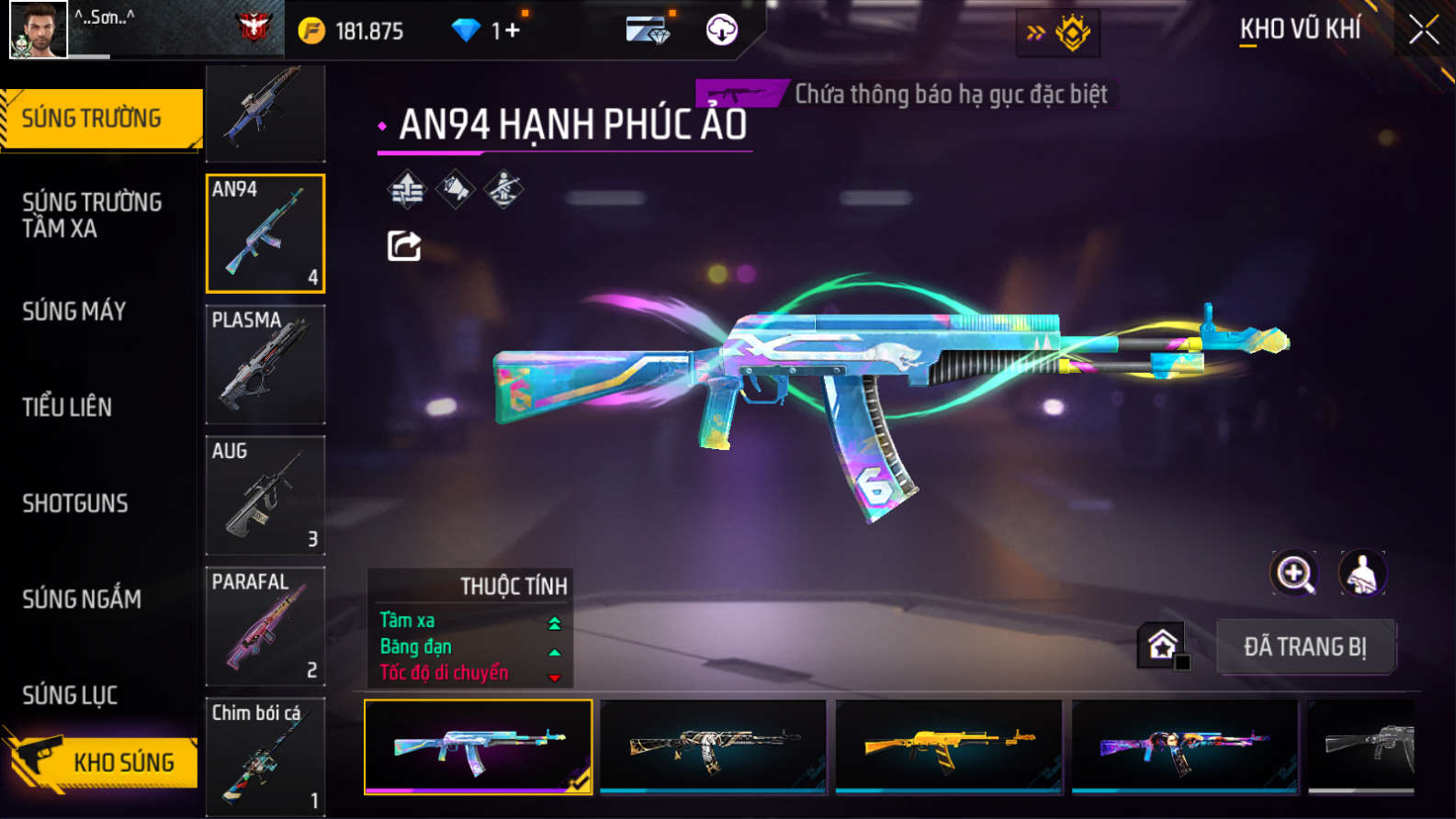Click the home icon beside equip button
This screenshot has height=819, width=1456.
tap(1162, 645)
